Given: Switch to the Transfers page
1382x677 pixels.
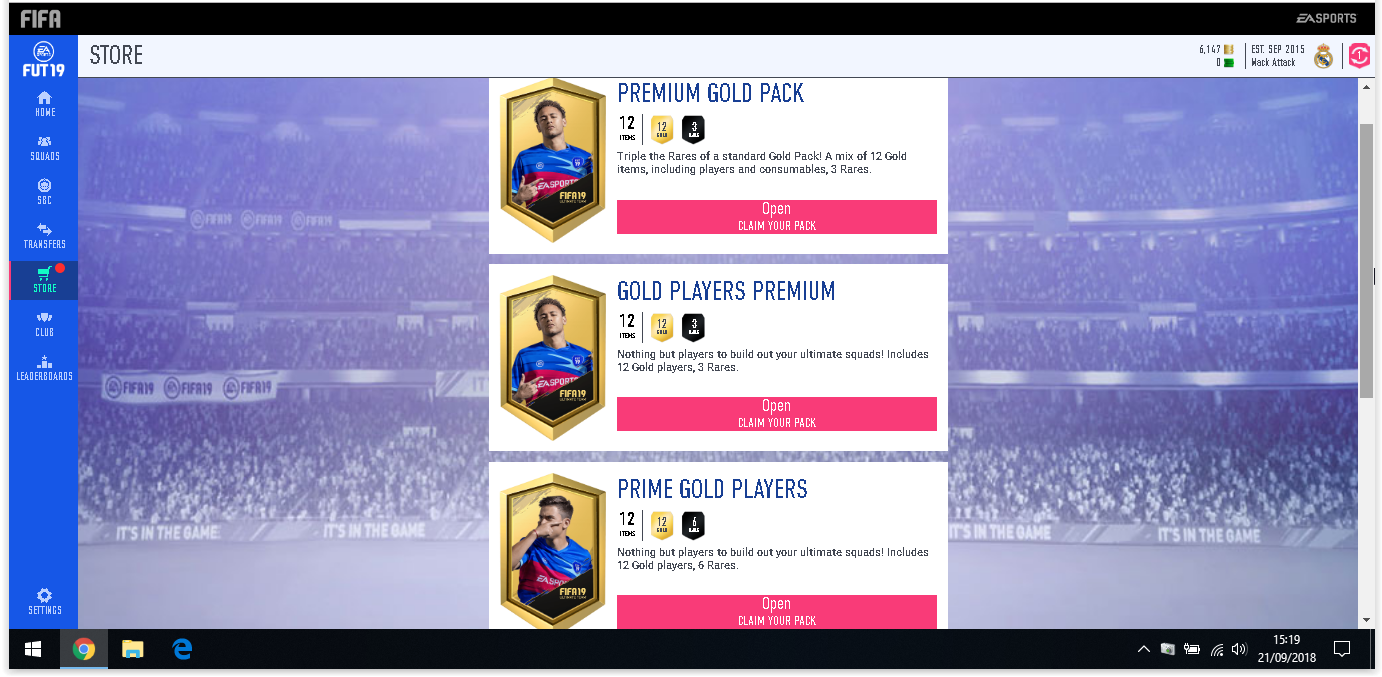Looking at the screenshot, I should click(x=44, y=235).
